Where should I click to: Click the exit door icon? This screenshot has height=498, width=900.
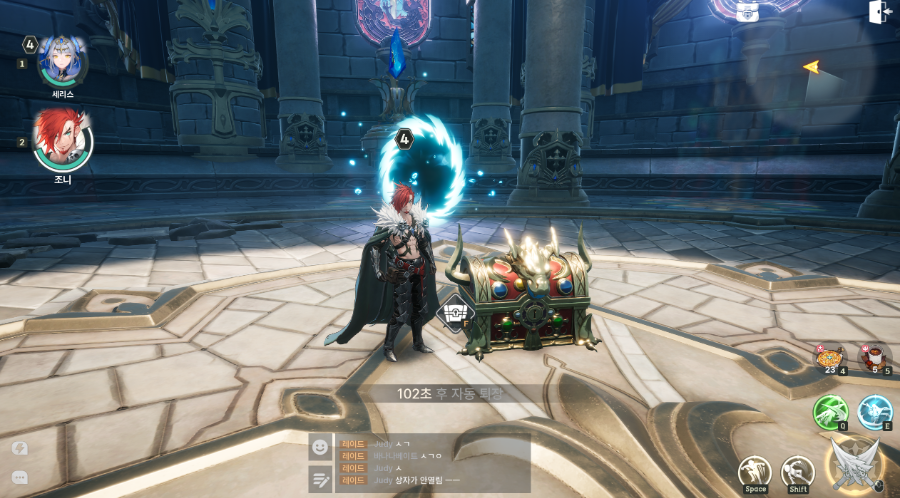click(x=880, y=12)
